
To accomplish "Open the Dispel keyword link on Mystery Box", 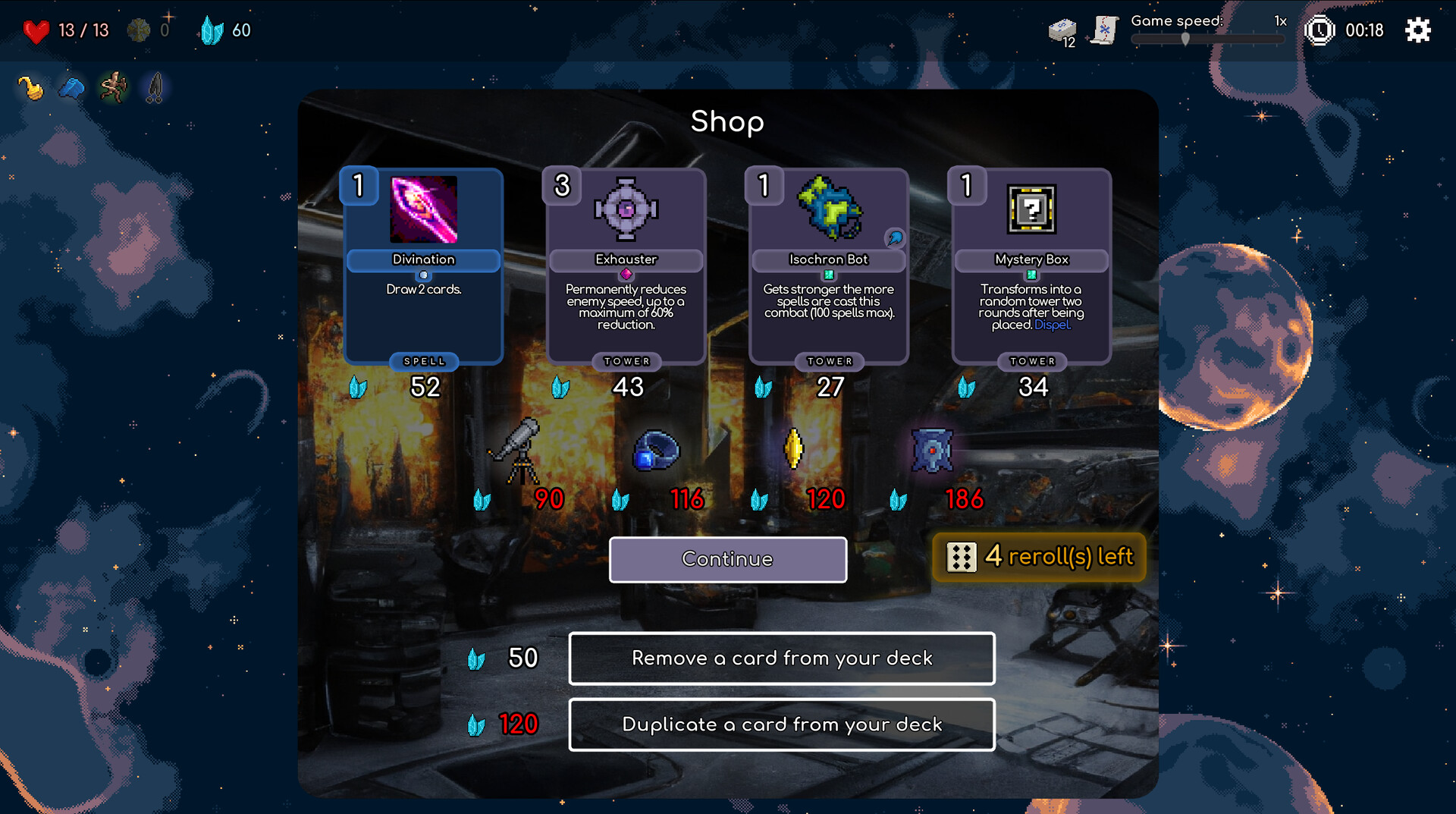I will click(1053, 324).
